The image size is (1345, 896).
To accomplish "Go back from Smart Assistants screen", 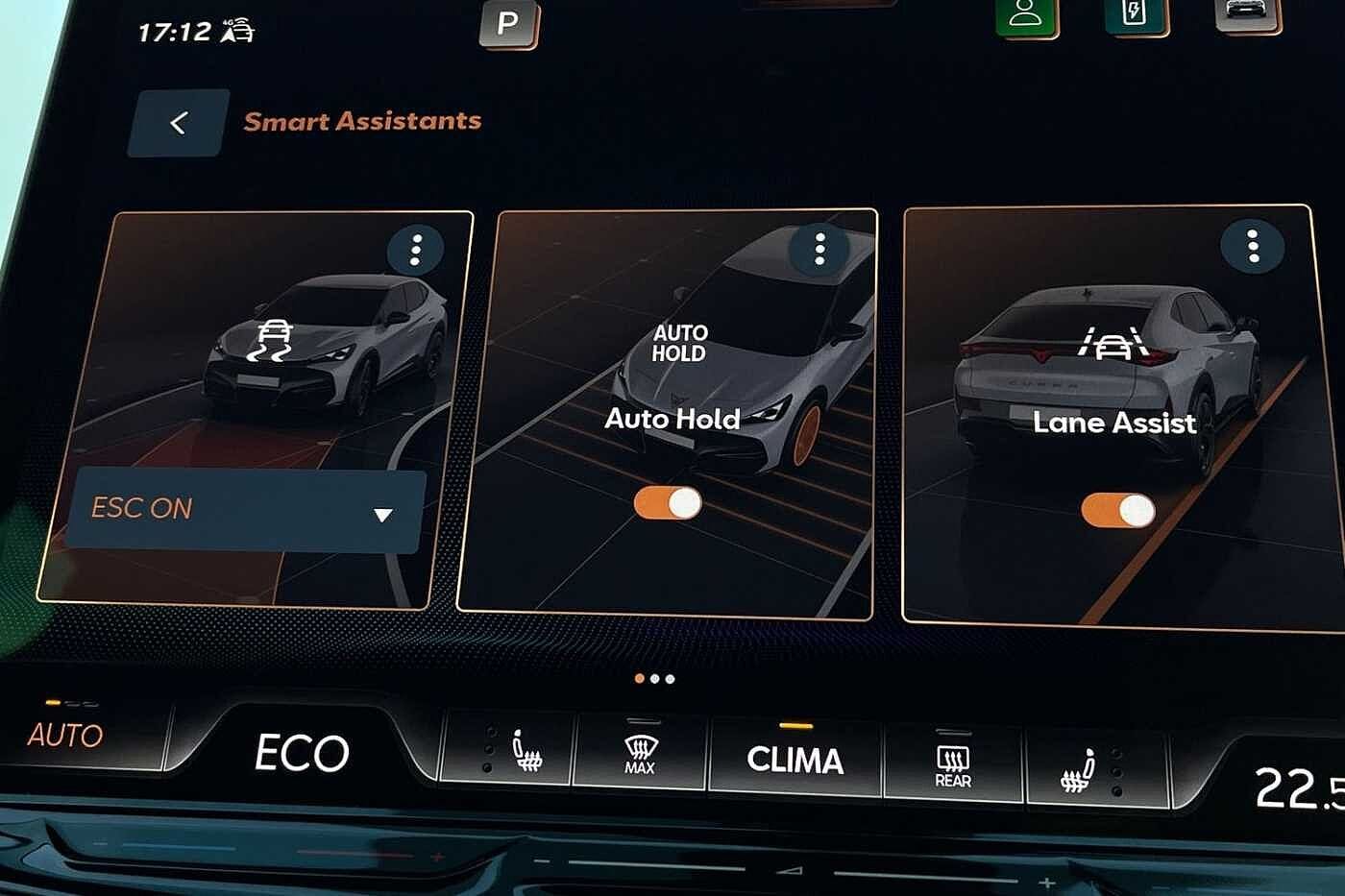I will tap(179, 123).
